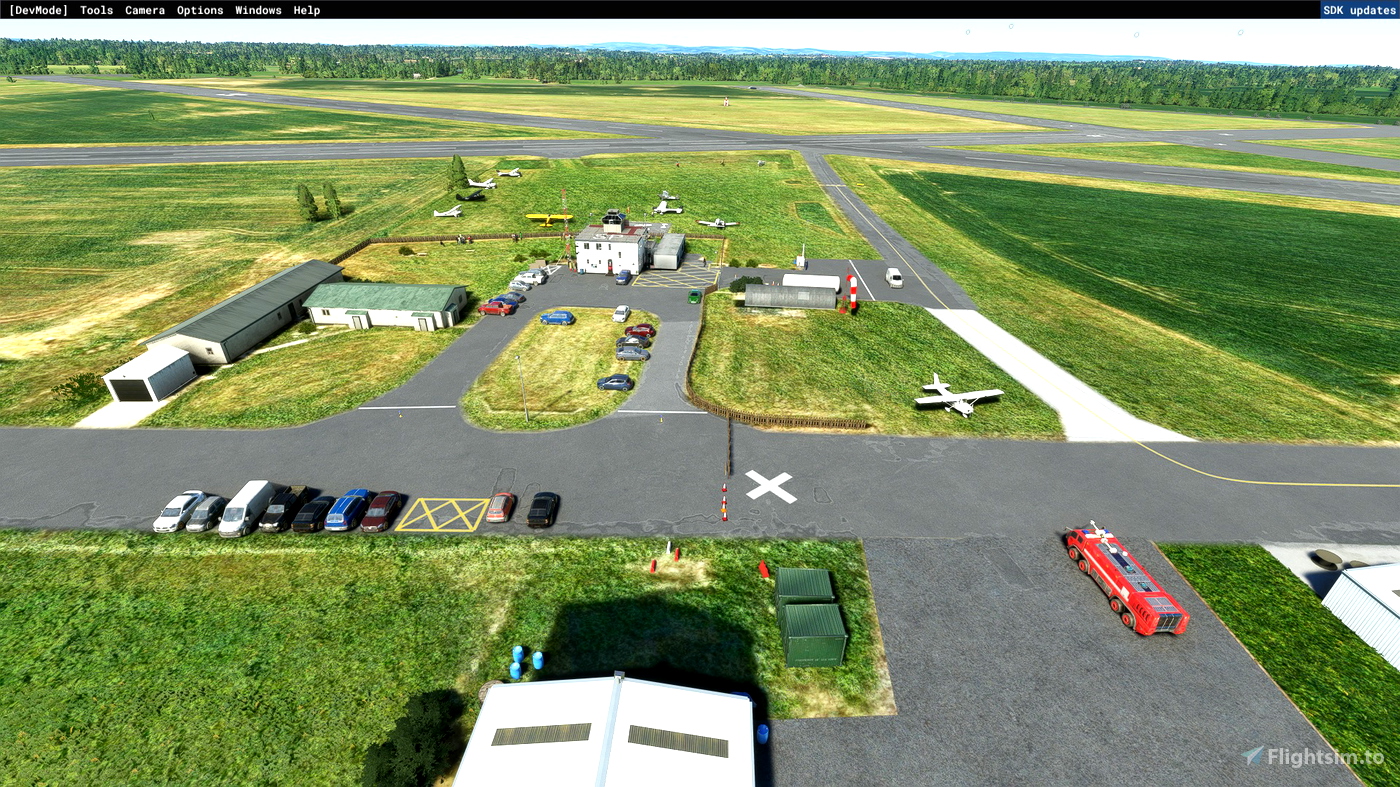The image size is (1400, 787).
Task: Open the Tools menu
Action: (95, 10)
